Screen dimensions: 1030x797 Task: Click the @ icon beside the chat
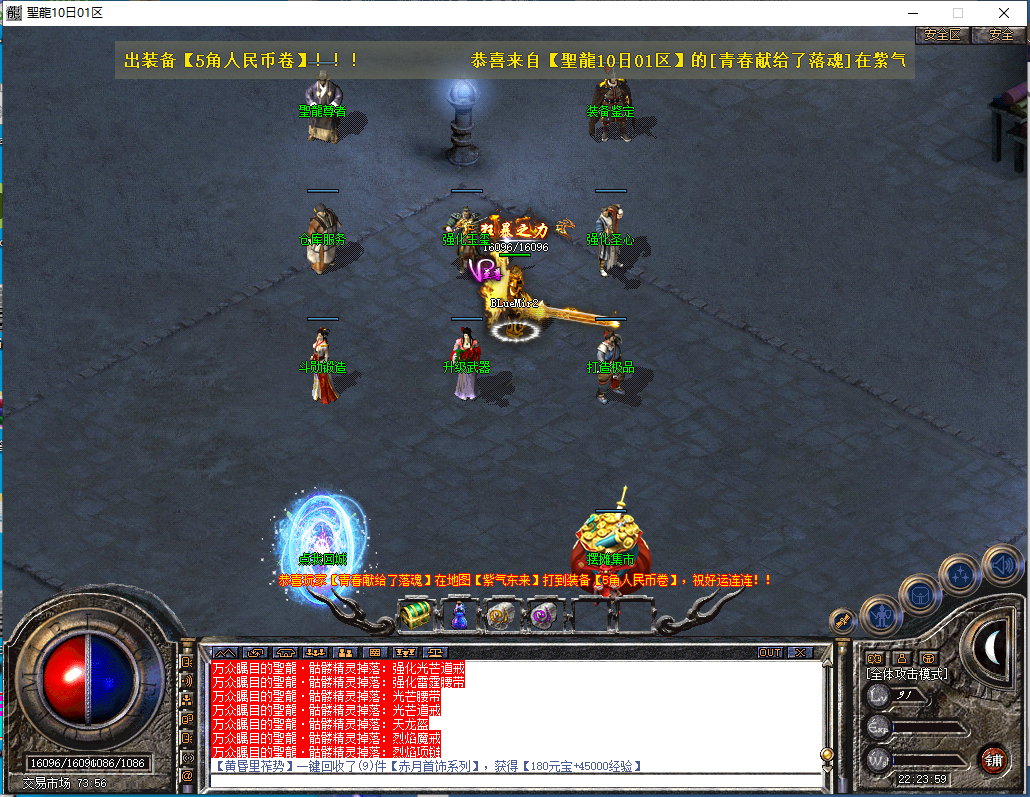187,775
